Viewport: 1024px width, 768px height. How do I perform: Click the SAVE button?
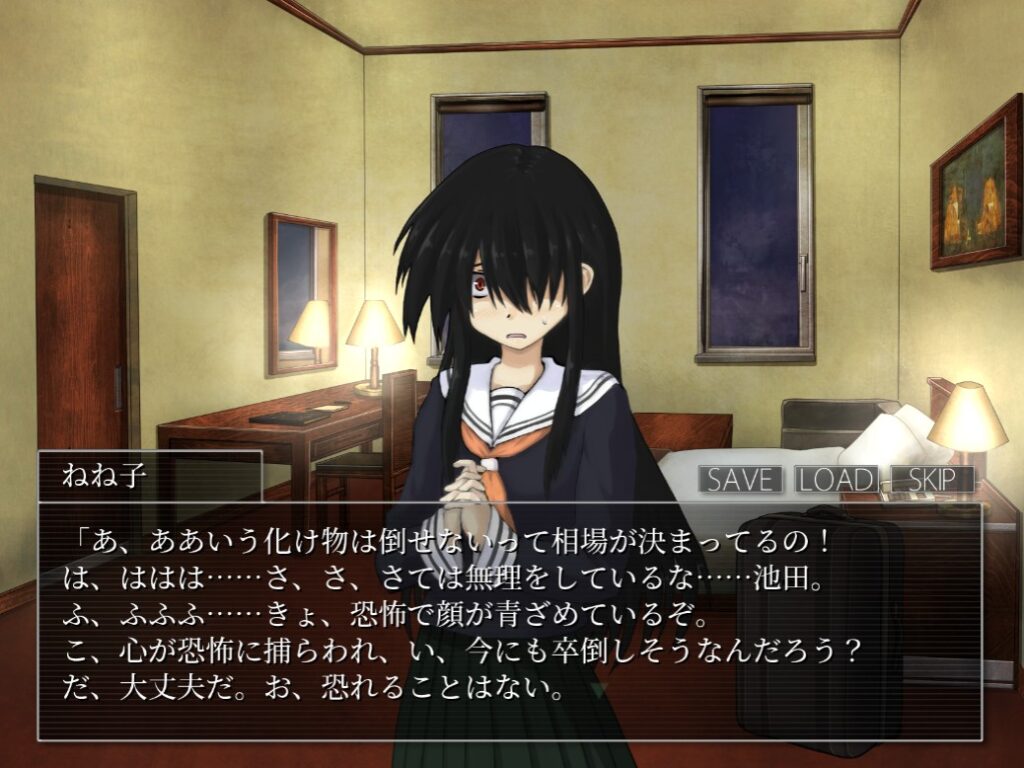741,479
